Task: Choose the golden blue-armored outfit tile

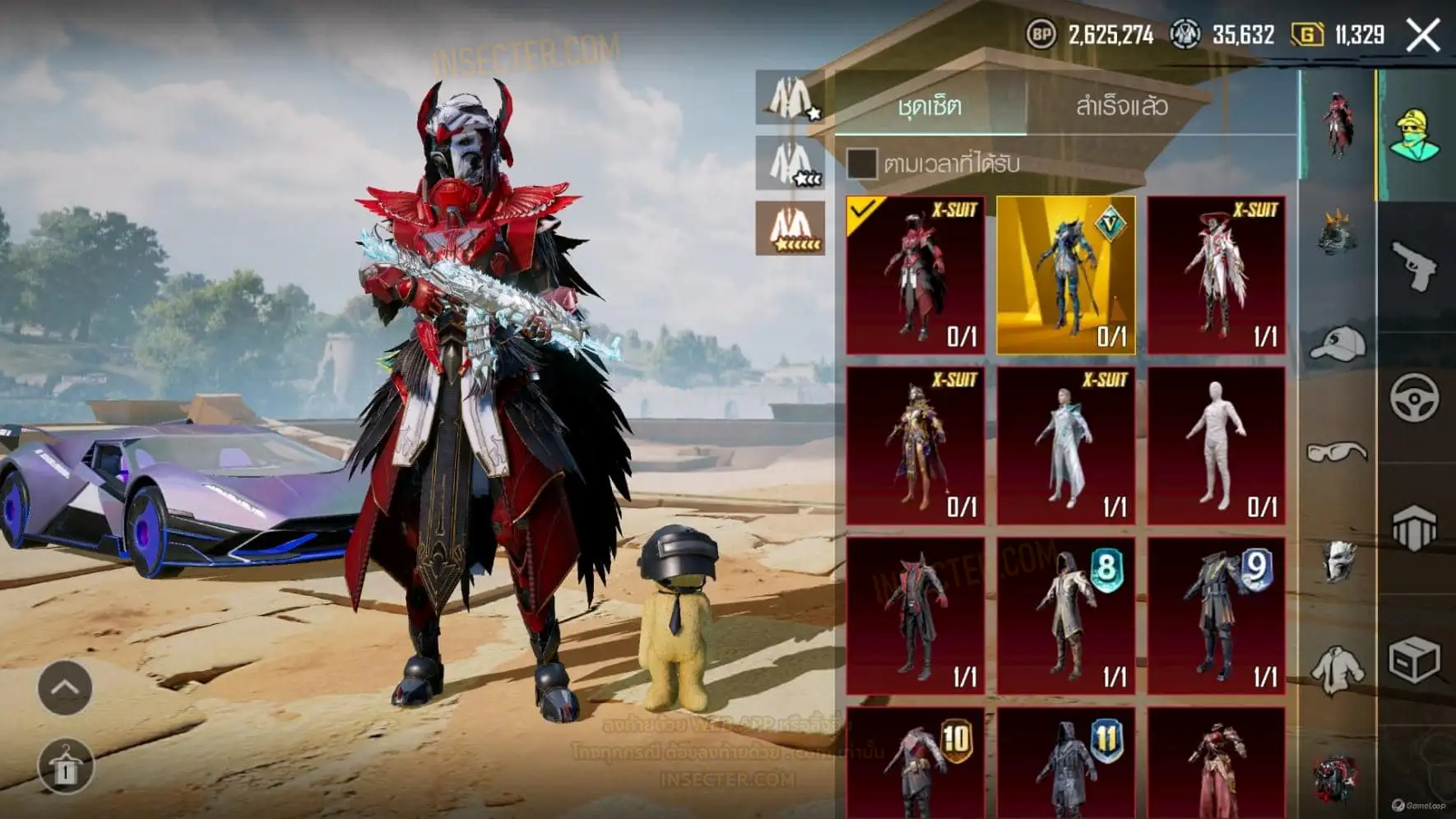Action: click(x=1066, y=275)
